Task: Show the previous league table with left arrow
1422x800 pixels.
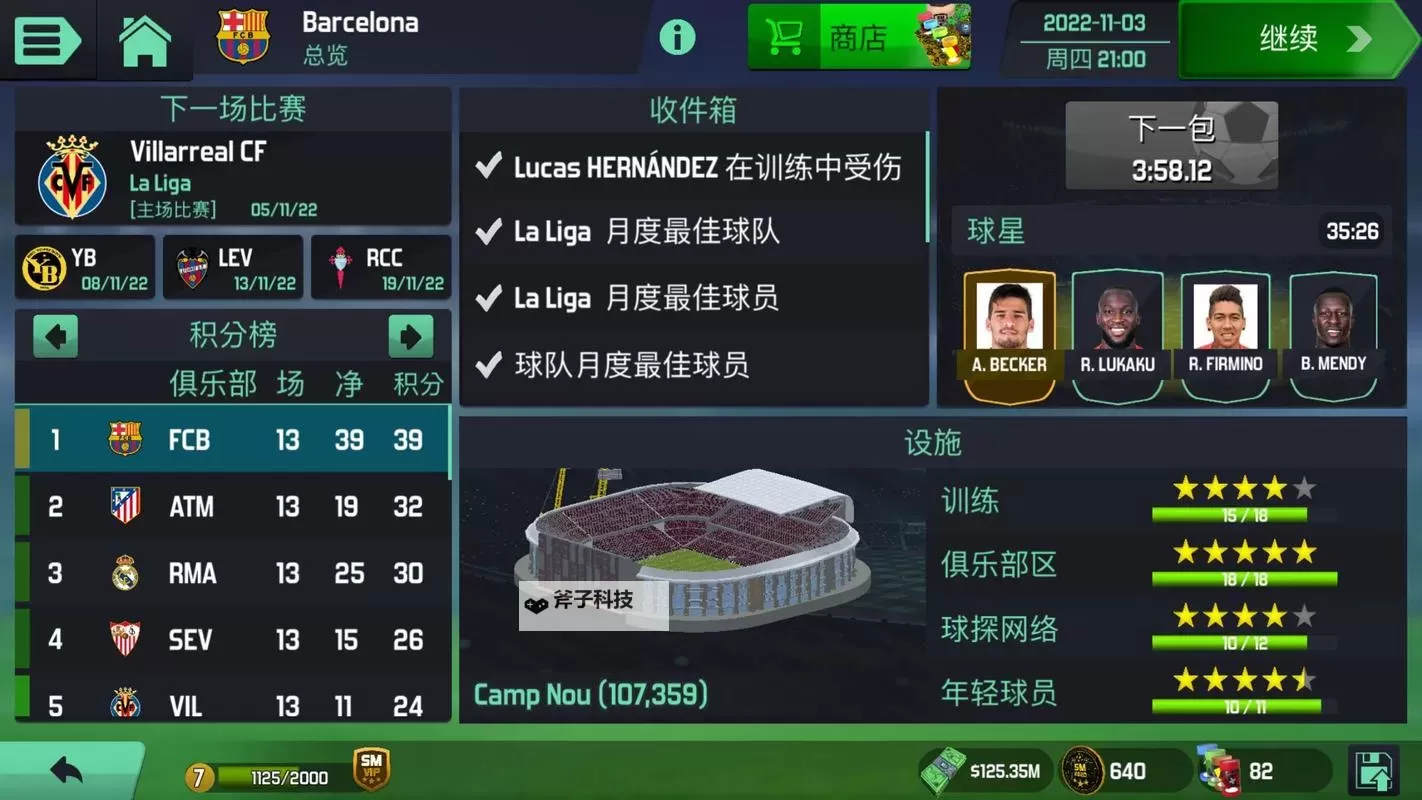Action: coord(55,336)
